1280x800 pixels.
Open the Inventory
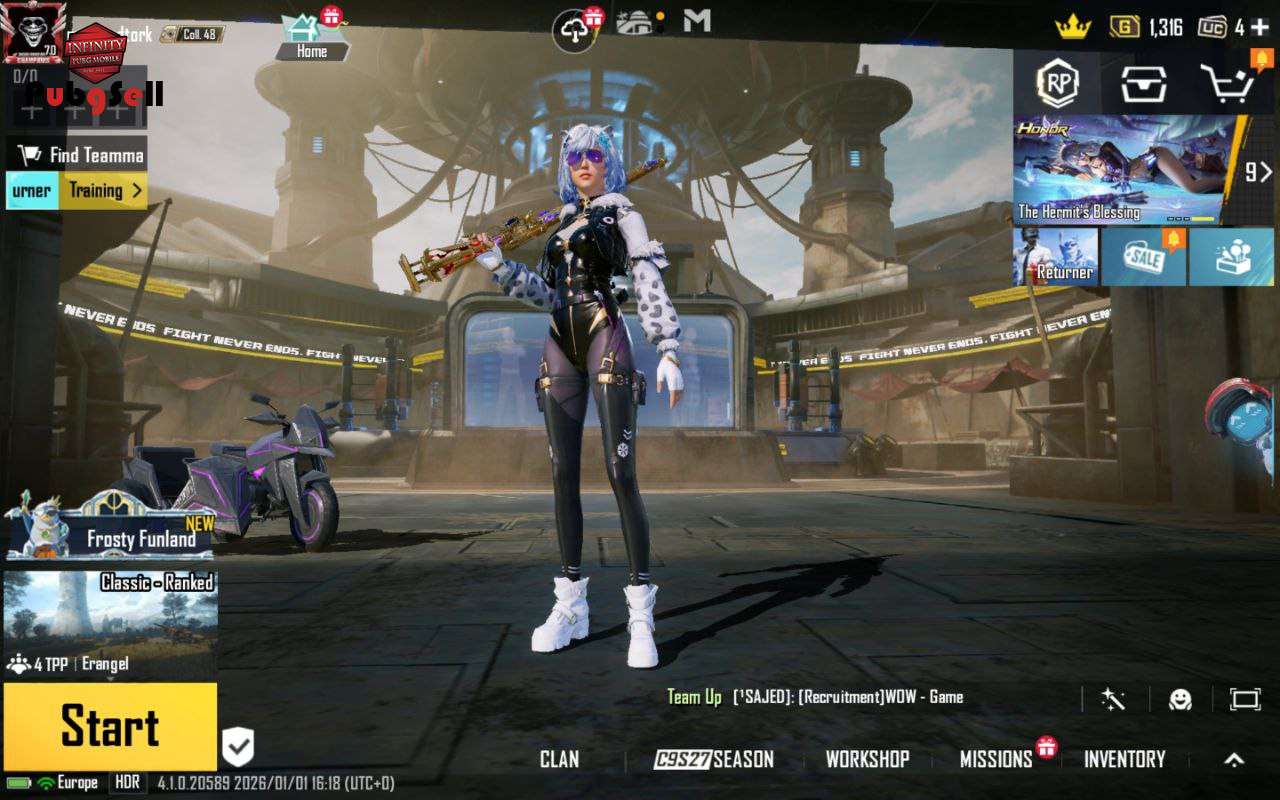pos(1124,759)
